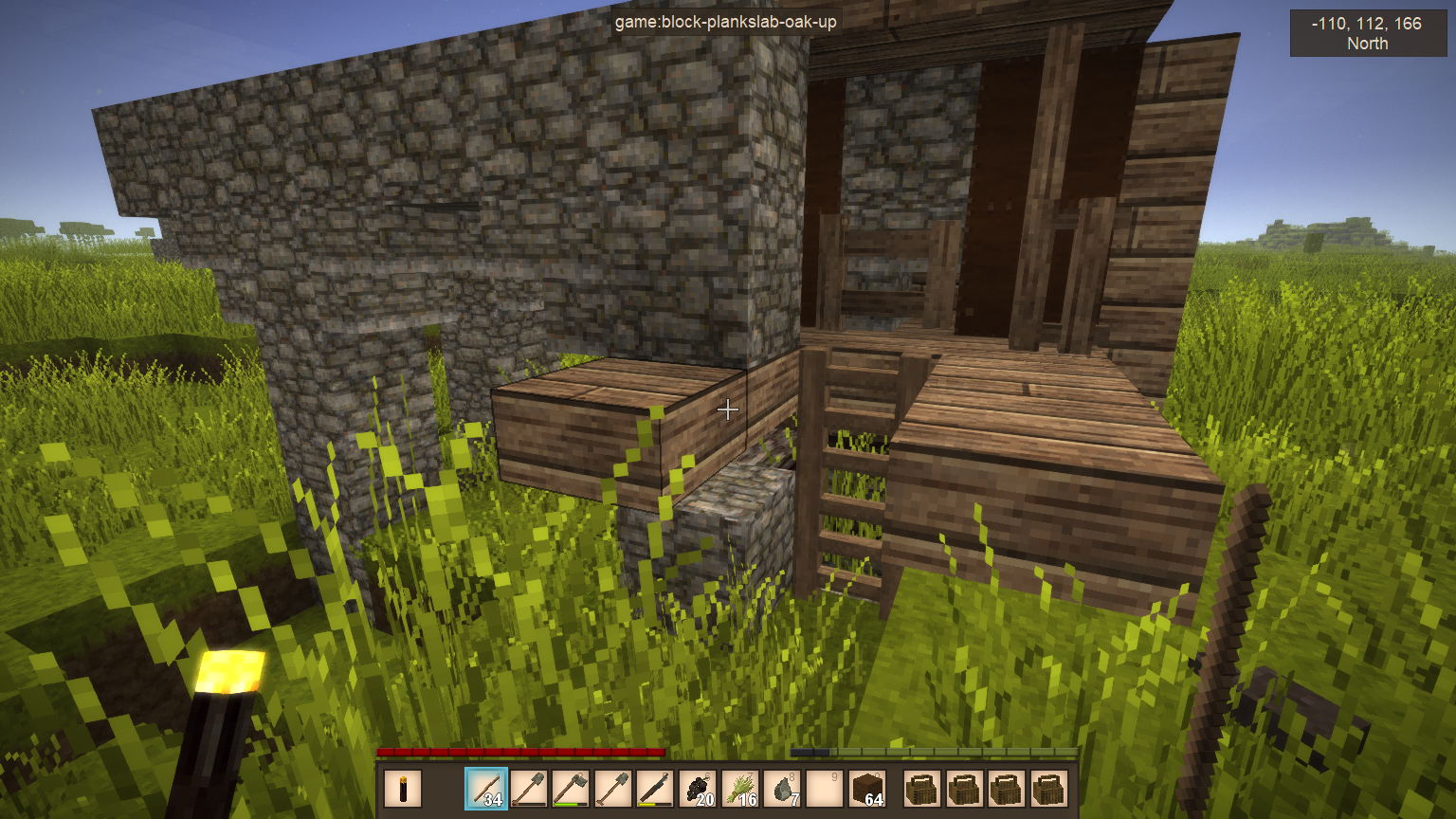
Task: Select the empty hotbar slot
Action: [x=826, y=789]
